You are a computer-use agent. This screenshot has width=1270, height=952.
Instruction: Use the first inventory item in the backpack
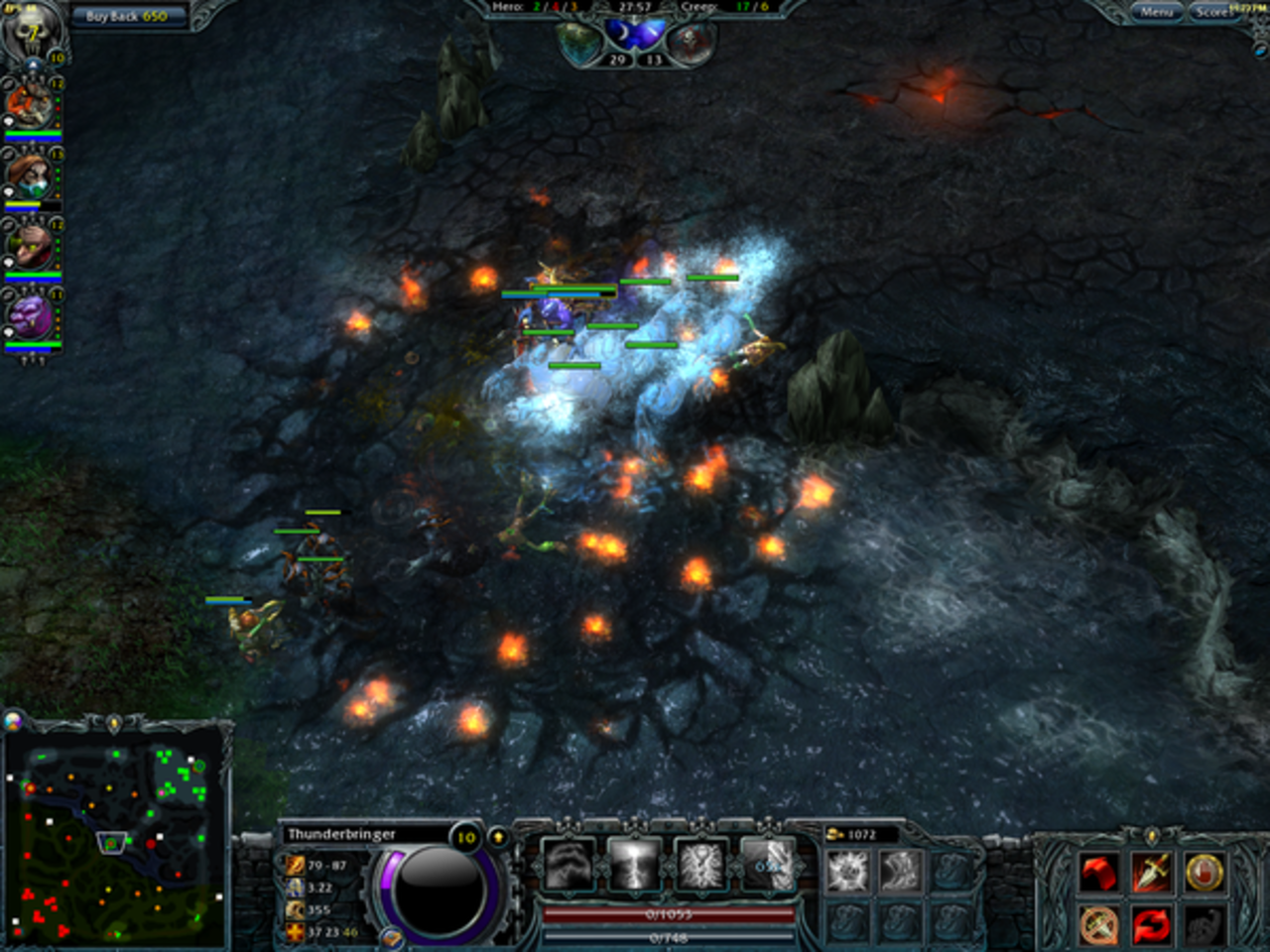[x=848, y=869]
